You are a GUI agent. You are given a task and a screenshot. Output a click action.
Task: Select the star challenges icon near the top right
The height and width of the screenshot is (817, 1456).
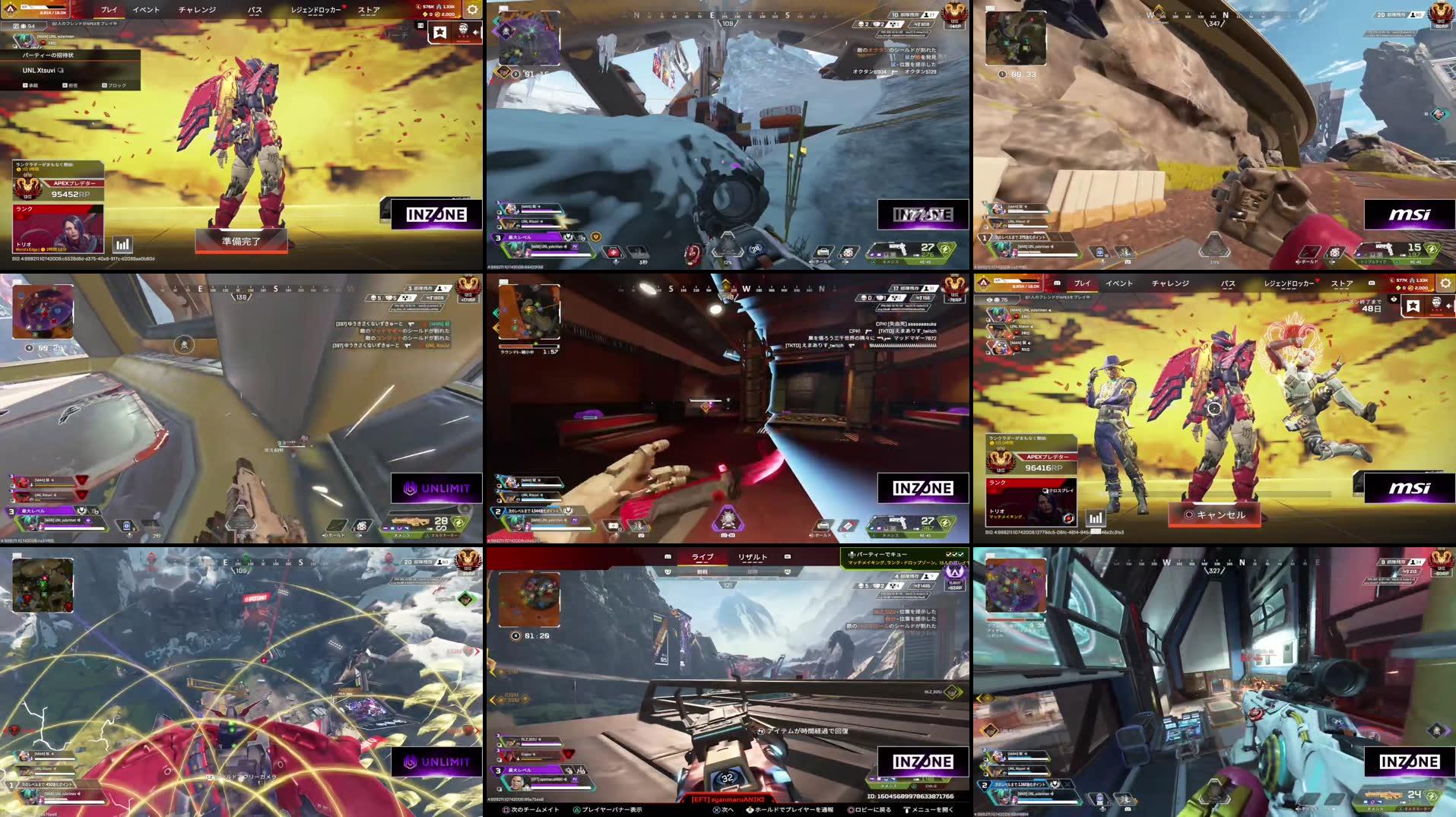point(440,33)
